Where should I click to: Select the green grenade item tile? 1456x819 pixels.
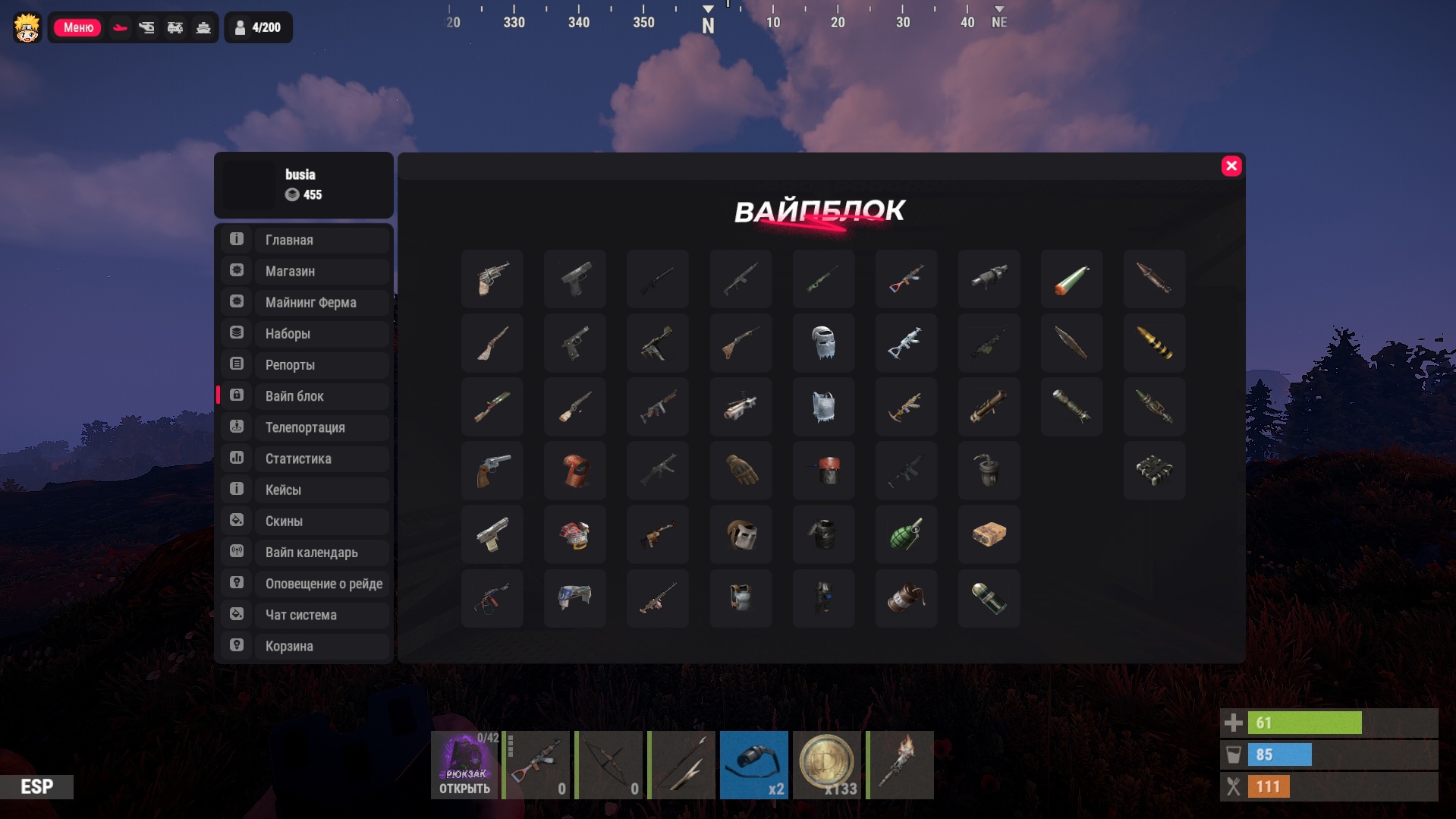[906, 534]
